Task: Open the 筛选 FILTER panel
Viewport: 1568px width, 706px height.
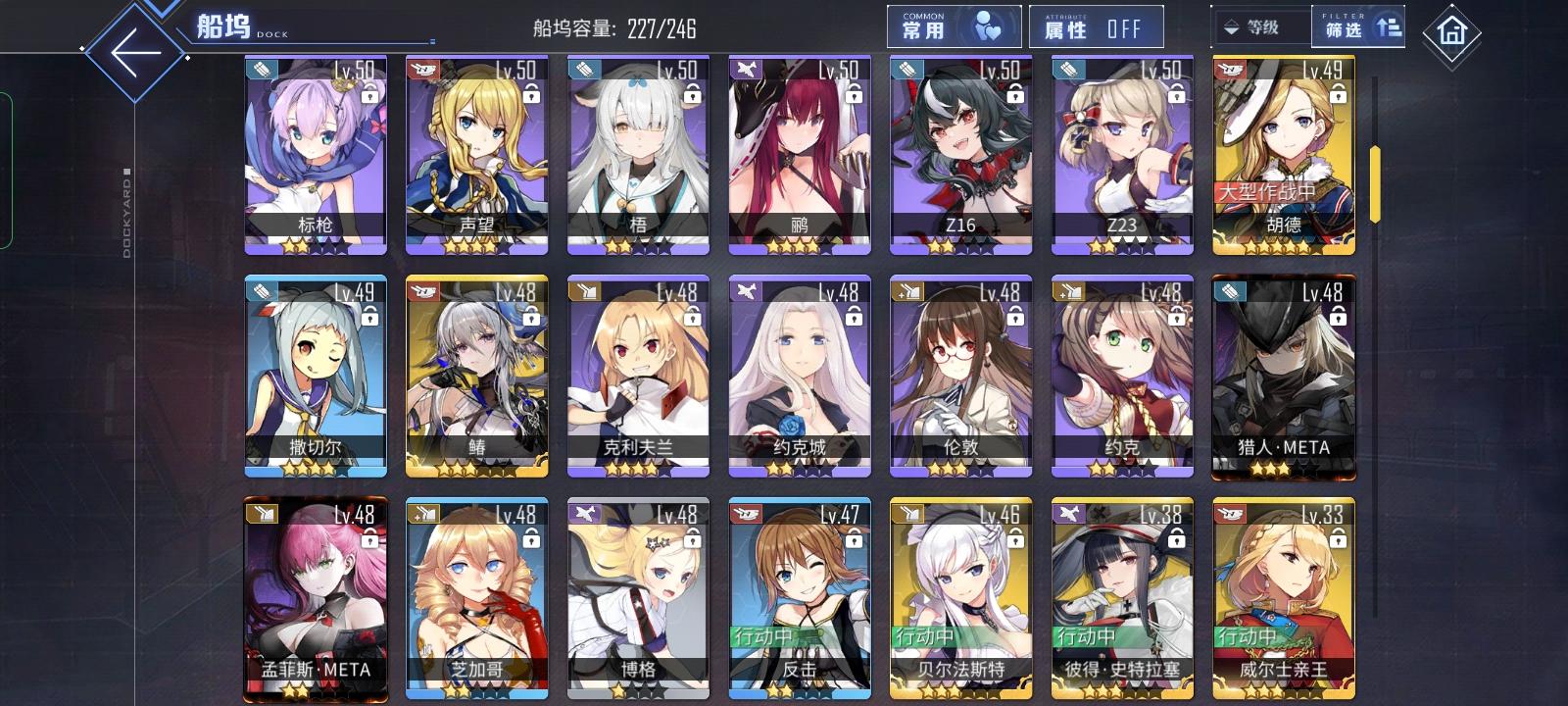Action: click(1355, 26)
